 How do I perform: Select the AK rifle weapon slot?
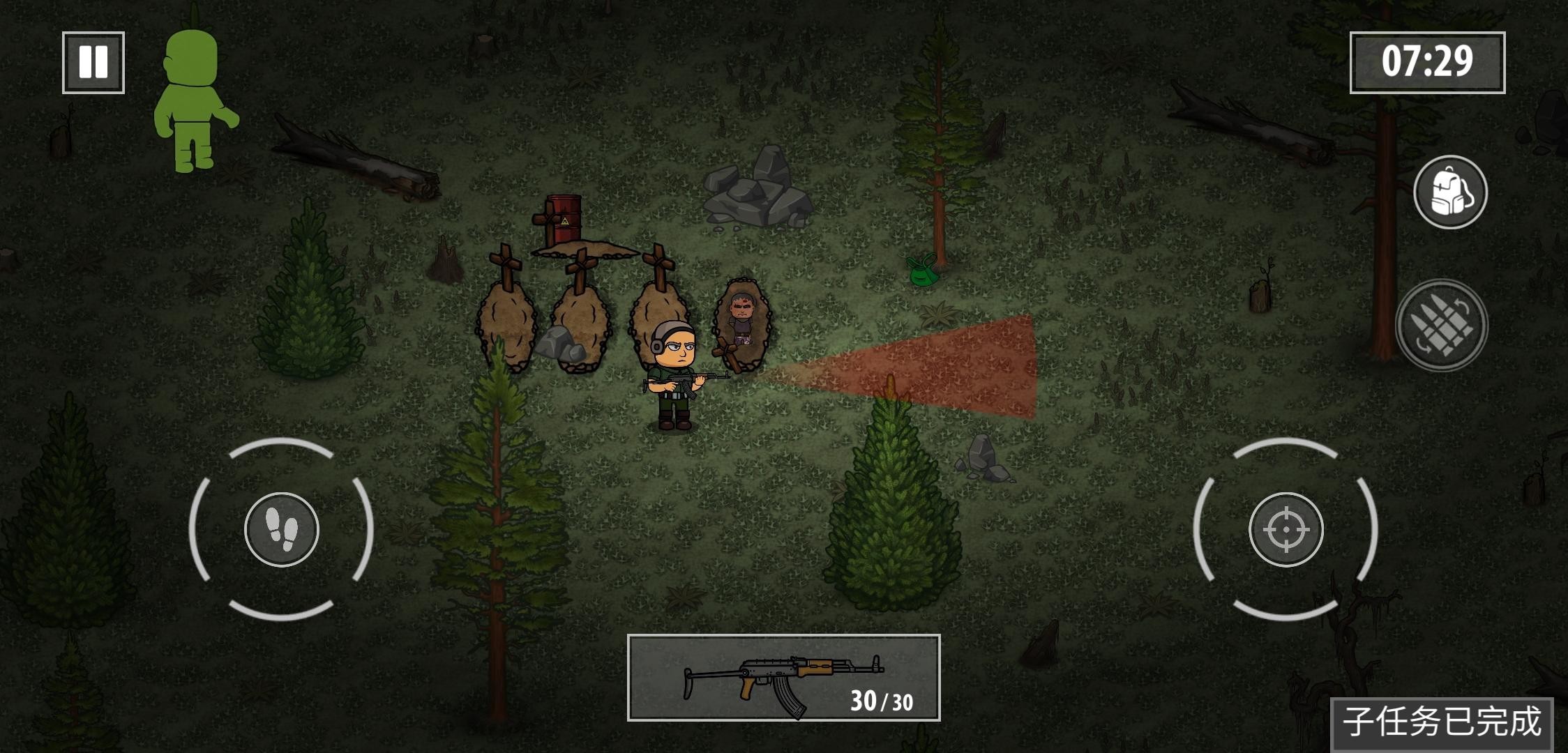click(x=783, y=678)
